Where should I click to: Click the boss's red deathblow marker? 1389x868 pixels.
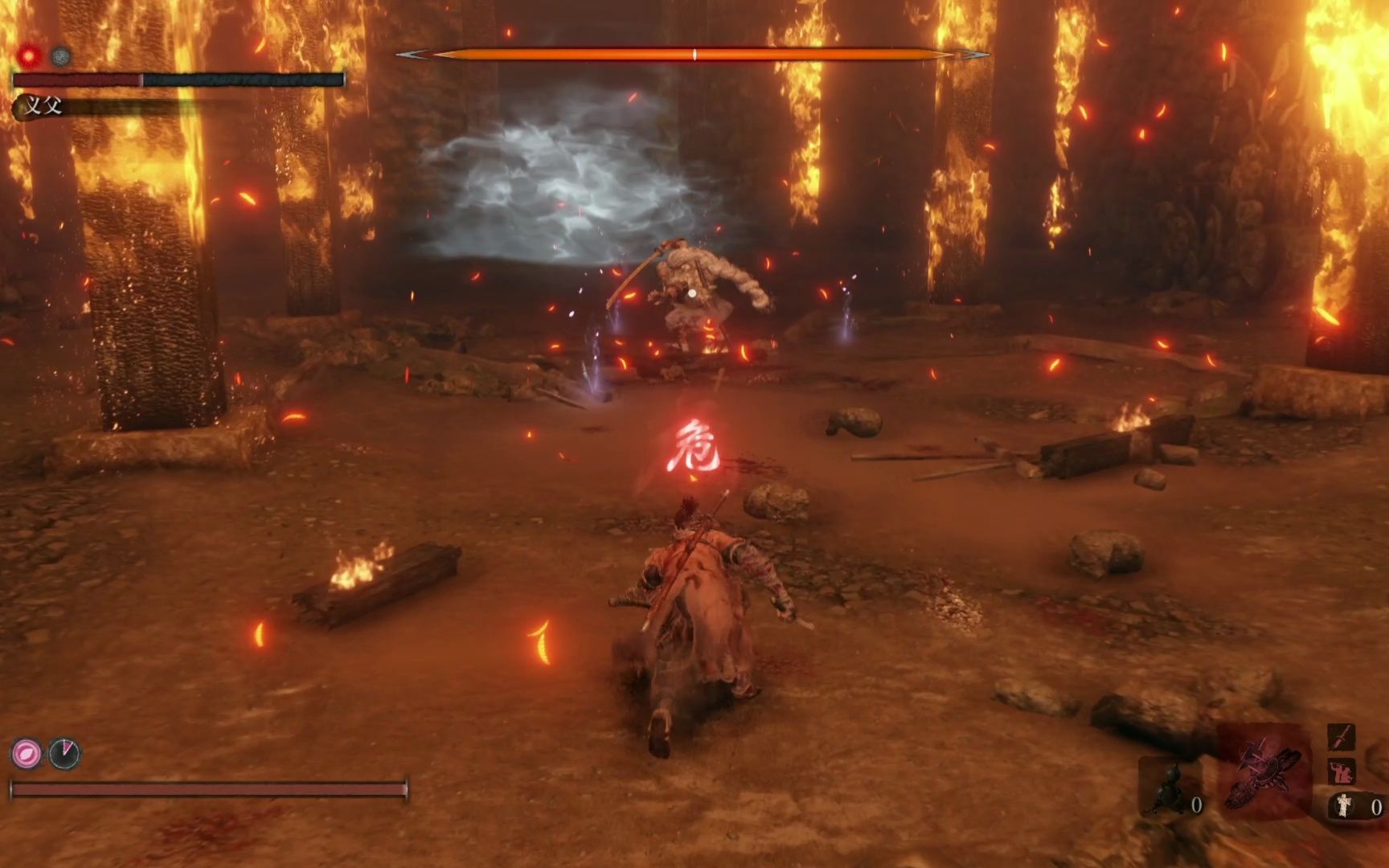(x=30, y=56)
